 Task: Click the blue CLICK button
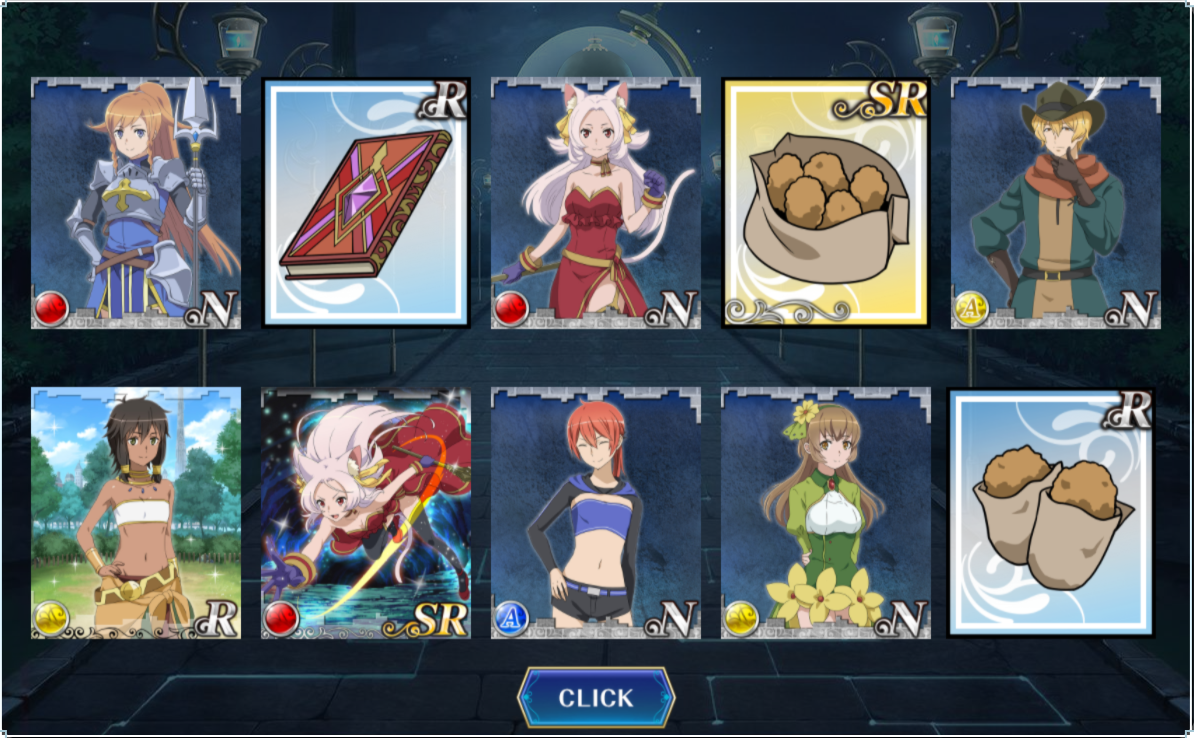[596, 698]
